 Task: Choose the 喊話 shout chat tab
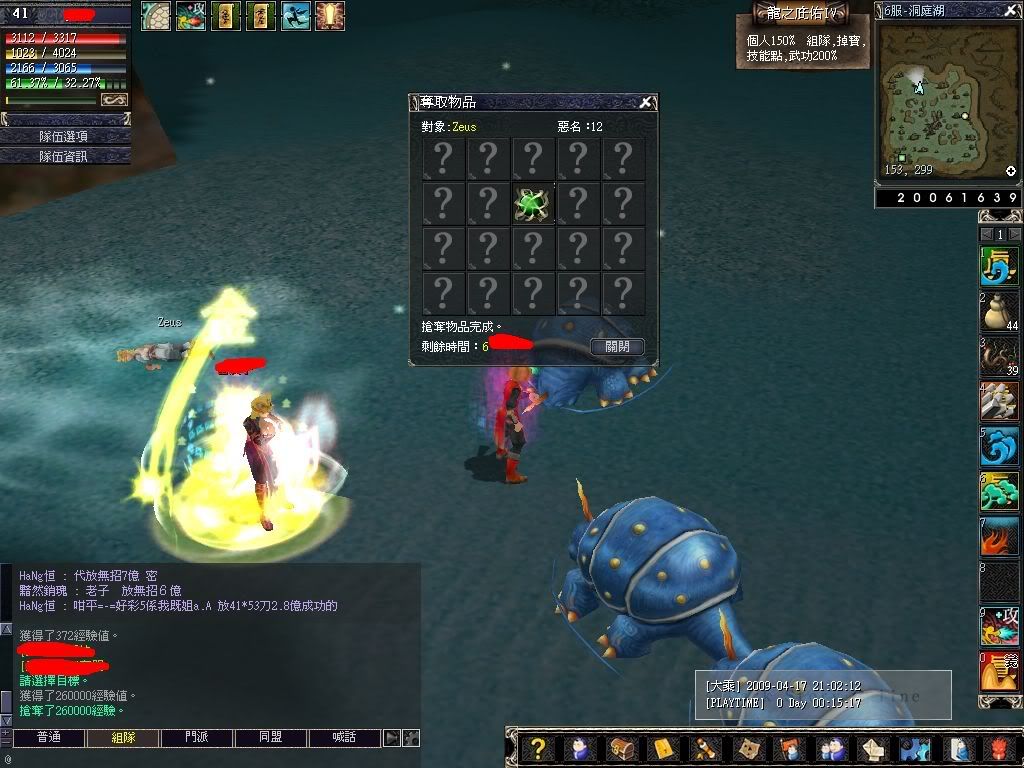pyautogui.click(x=345, y=738)
